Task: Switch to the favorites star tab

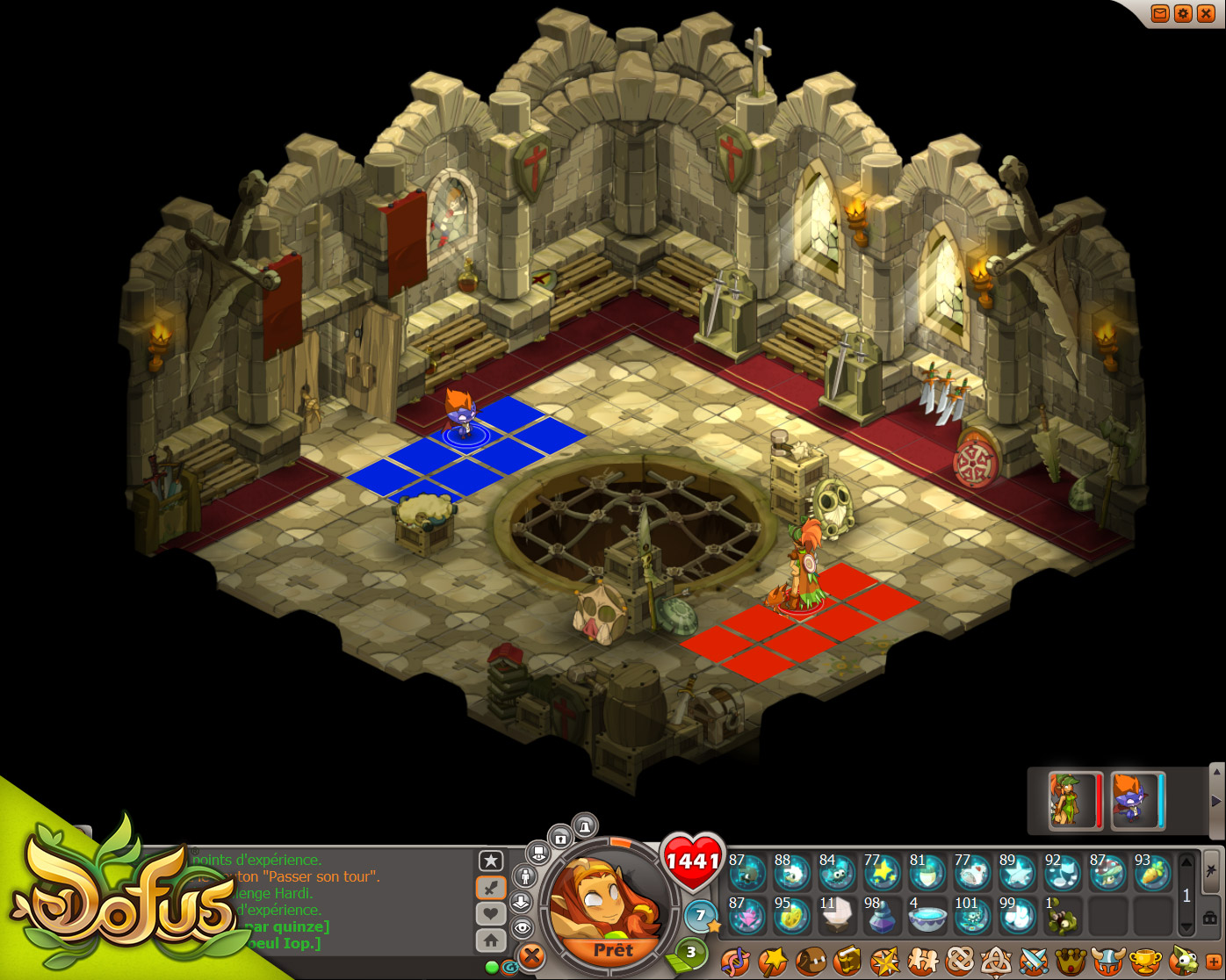Action: tap(491, 861)
